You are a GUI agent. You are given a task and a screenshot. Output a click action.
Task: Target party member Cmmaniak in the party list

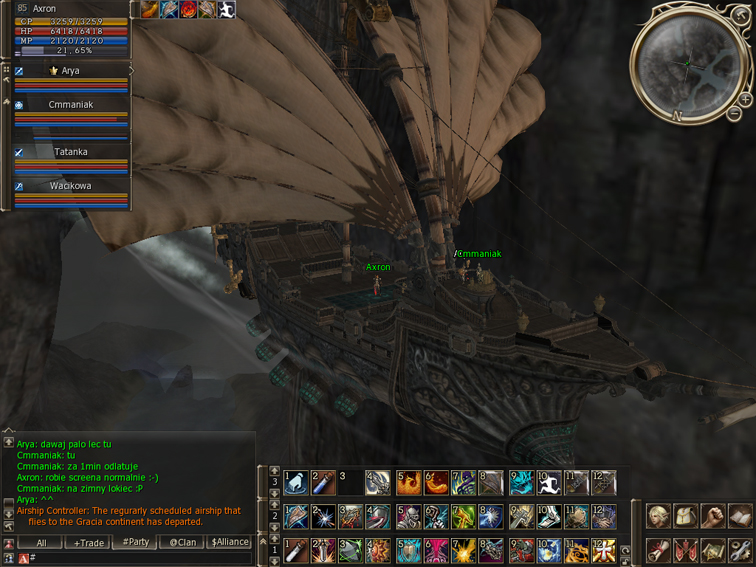point(70,104)
